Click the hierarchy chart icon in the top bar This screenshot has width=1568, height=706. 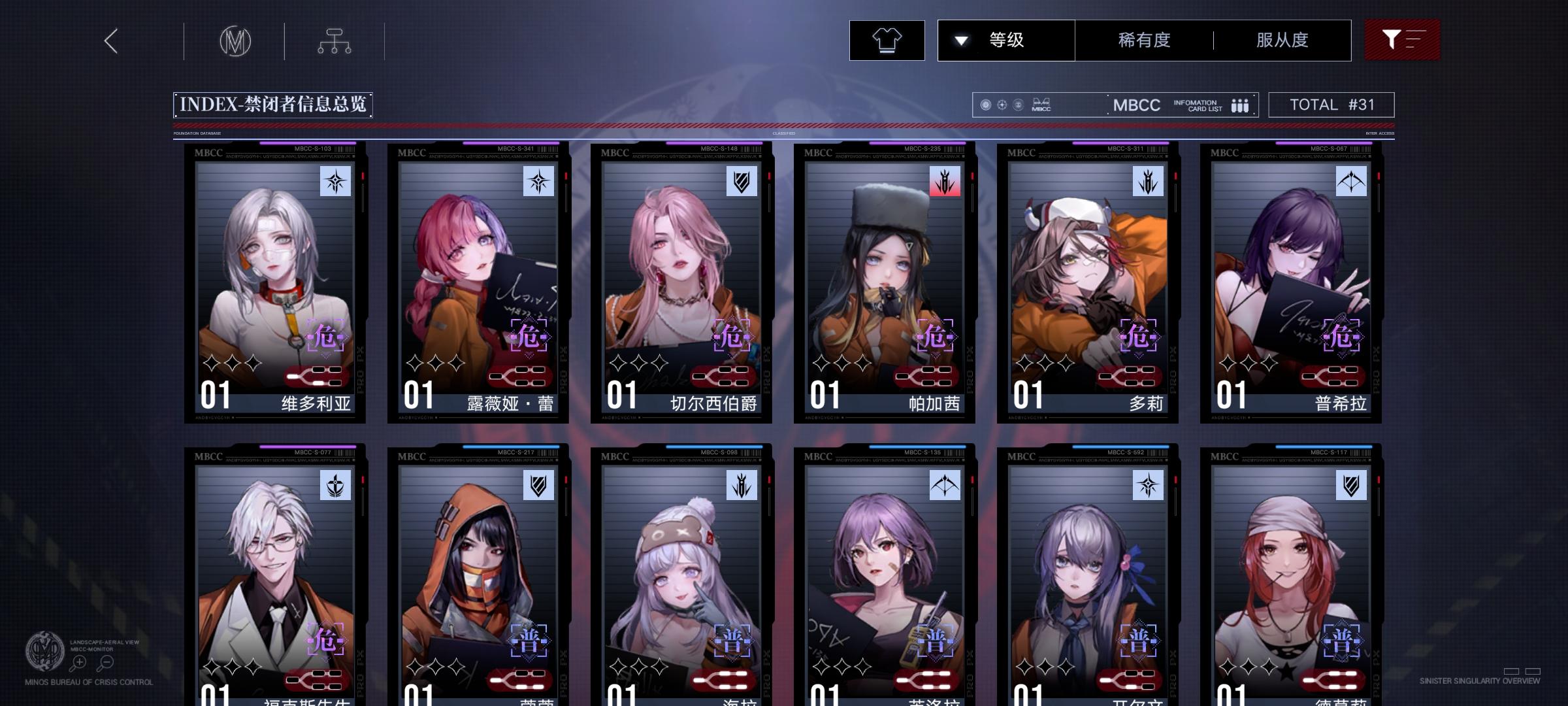(x=336, y=41)
